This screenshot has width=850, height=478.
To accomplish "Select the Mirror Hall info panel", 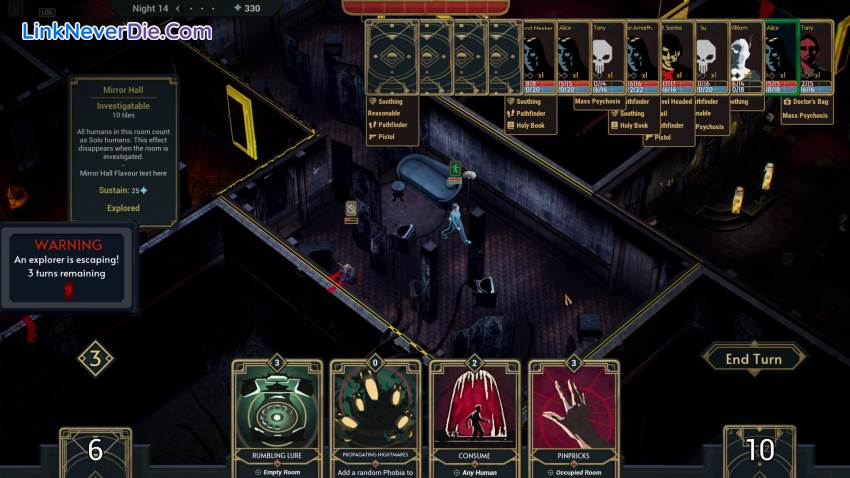I will pos(123,150).
